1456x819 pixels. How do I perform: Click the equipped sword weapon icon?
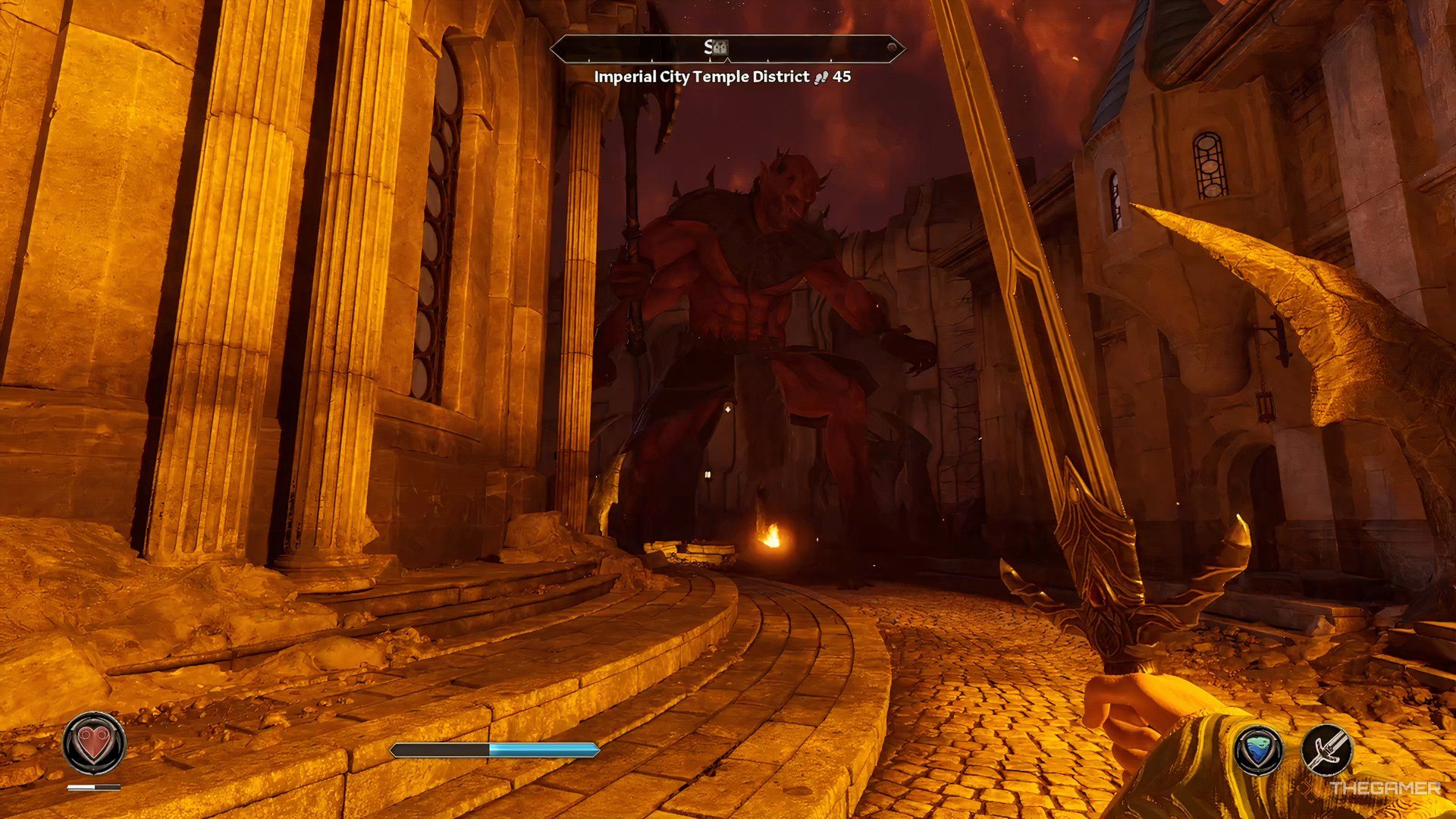tap(1327, 751)
